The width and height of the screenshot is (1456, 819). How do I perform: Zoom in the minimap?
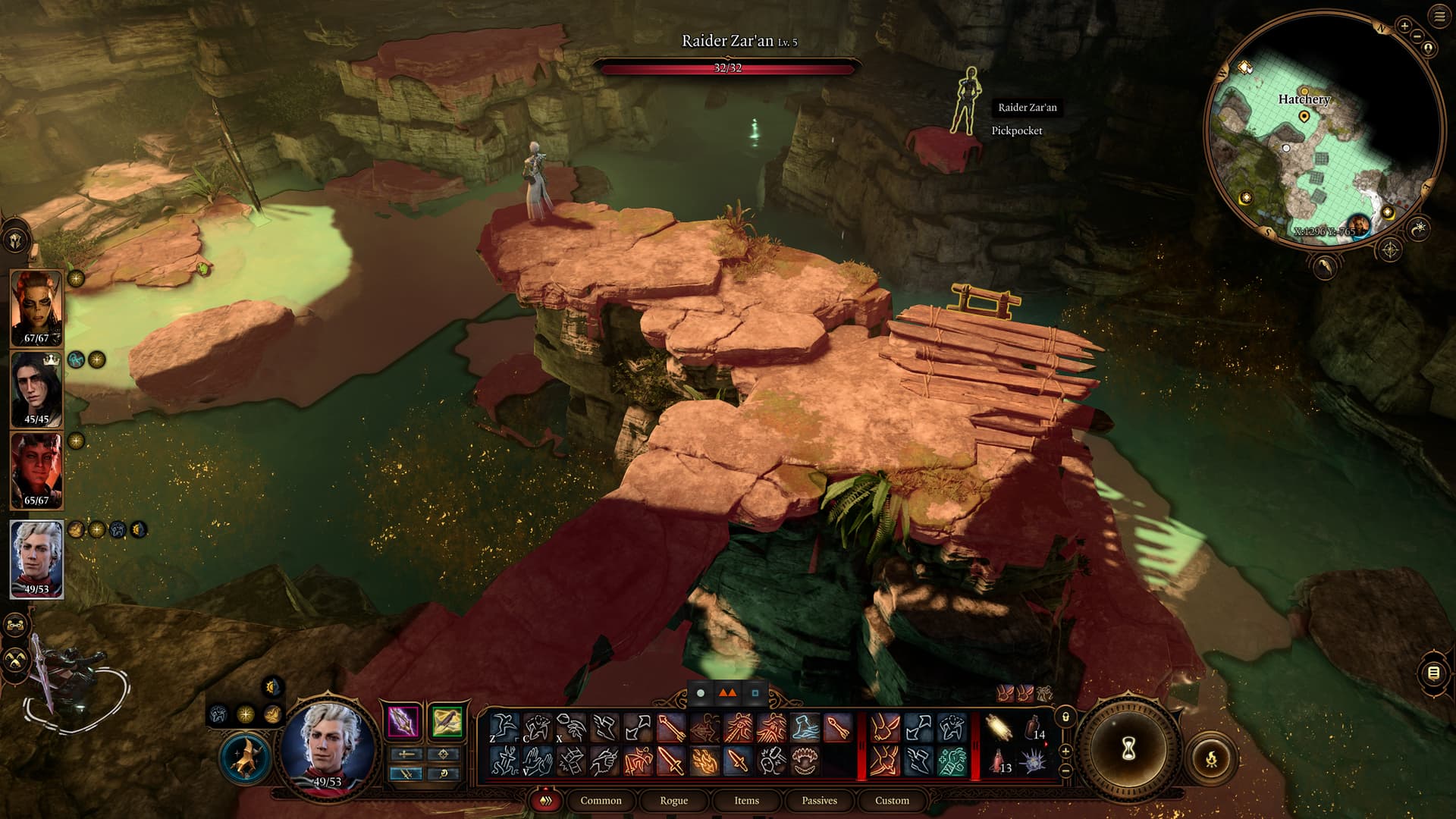(x=1404, y=26)
